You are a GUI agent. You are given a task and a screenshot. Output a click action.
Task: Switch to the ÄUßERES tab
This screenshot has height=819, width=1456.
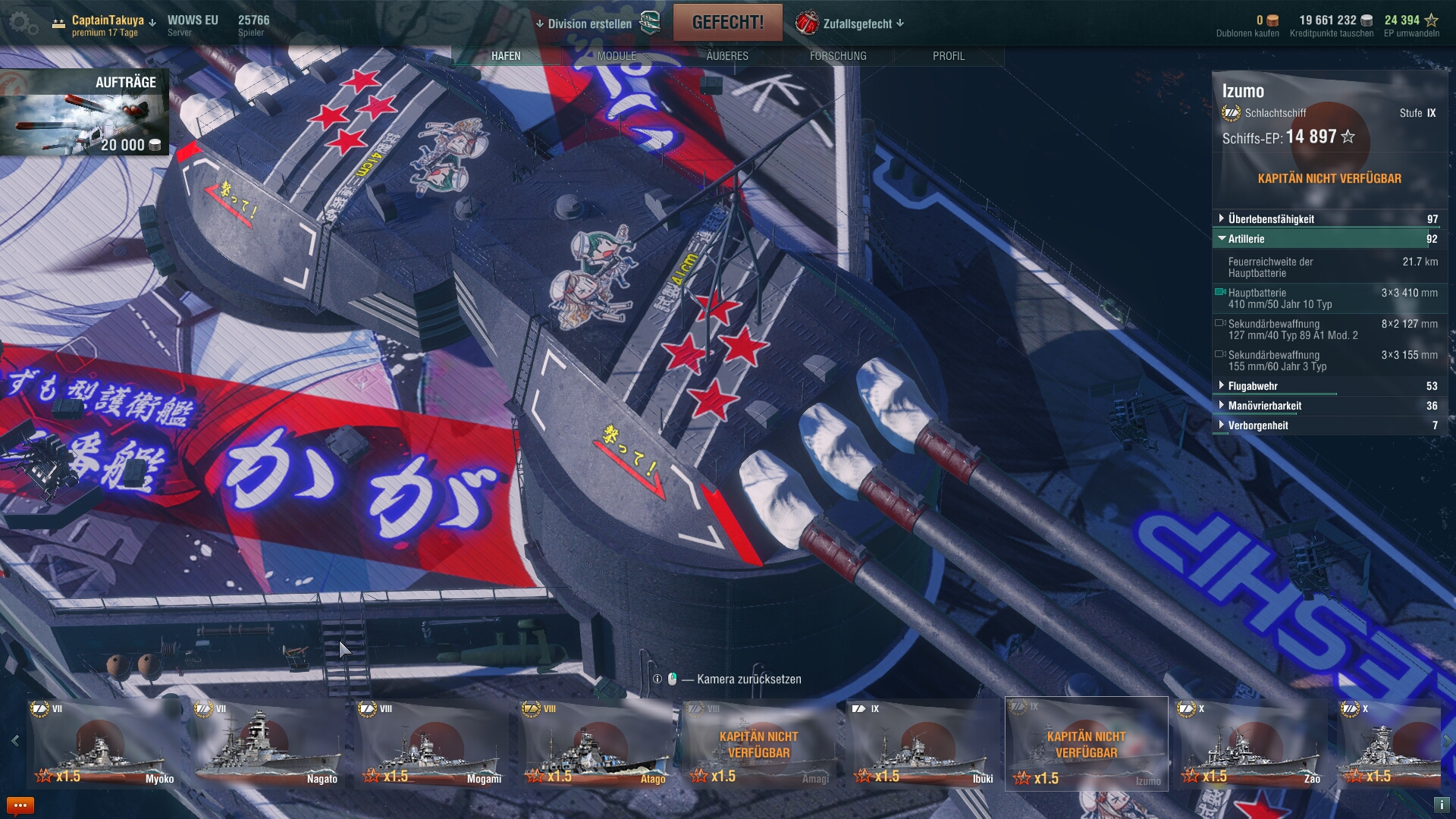click(727, 56)
